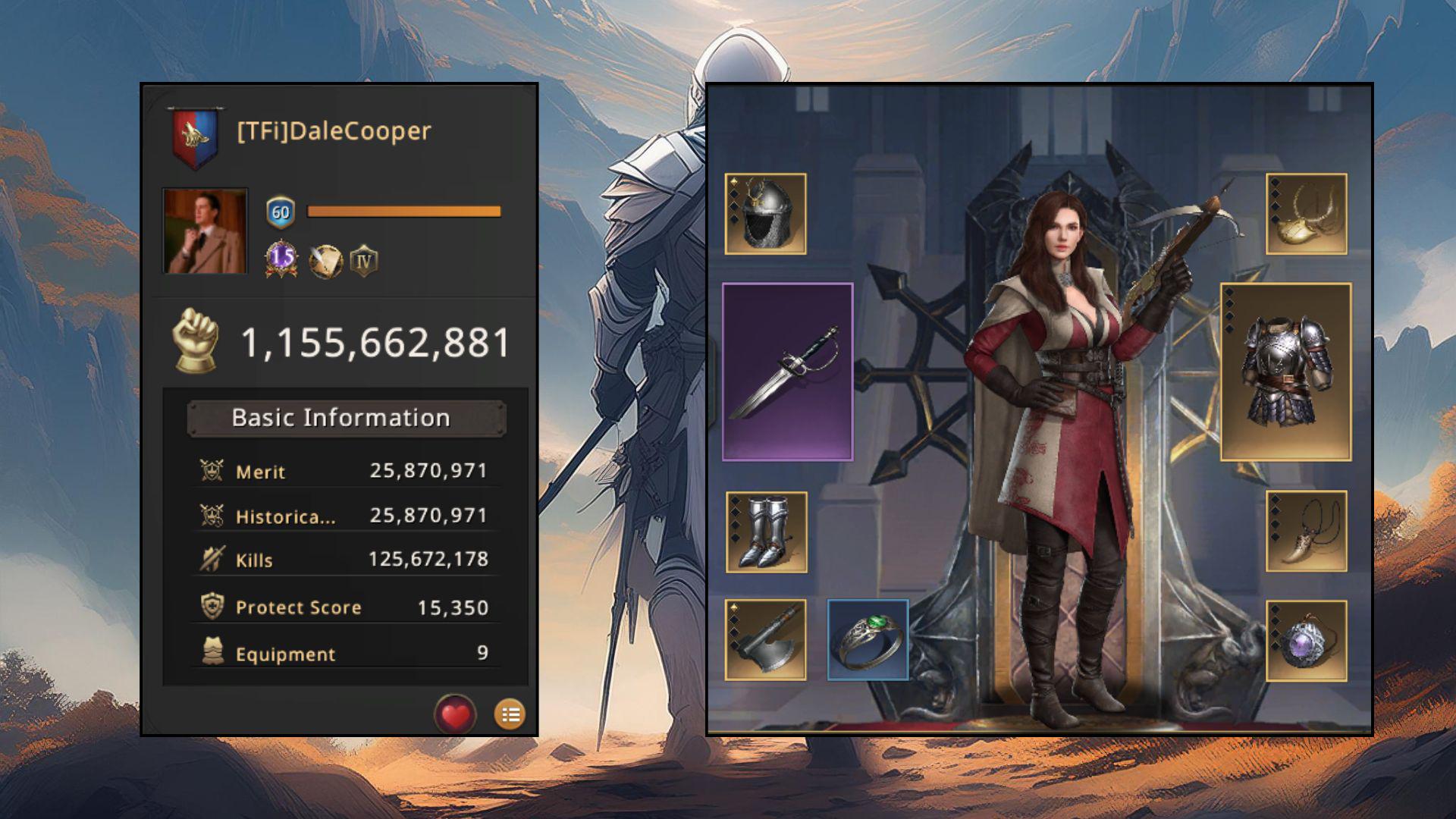The height and width of the screenshot is (819, 1456).
Task: Inspect the green gem ring slot
Action: 868,640
